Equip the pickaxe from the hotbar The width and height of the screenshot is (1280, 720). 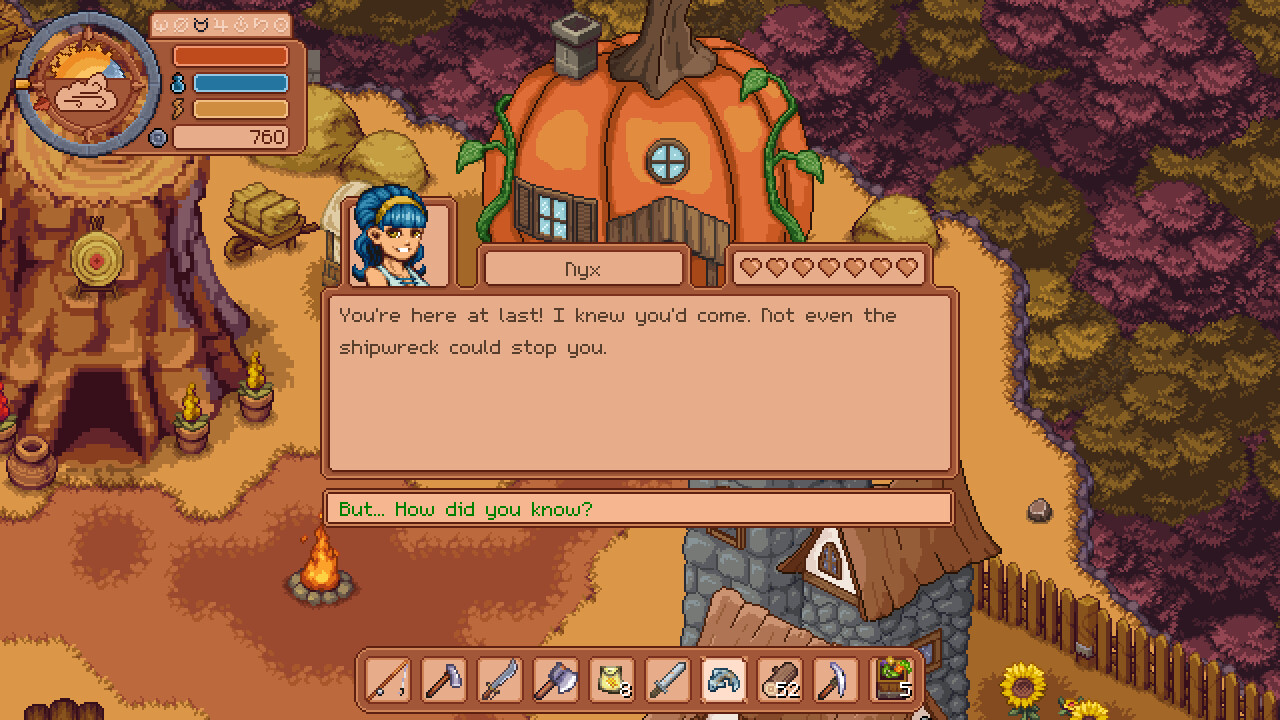835,680
